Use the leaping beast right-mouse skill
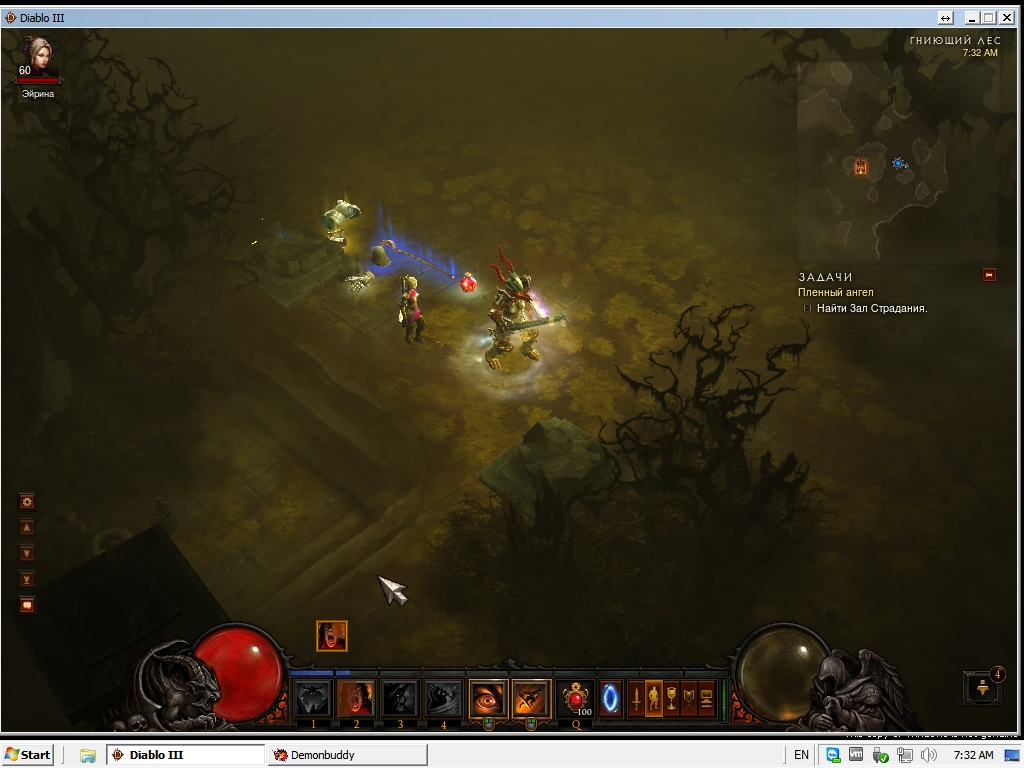Viewport: 1024px width, 768px height. click(531, 698)
